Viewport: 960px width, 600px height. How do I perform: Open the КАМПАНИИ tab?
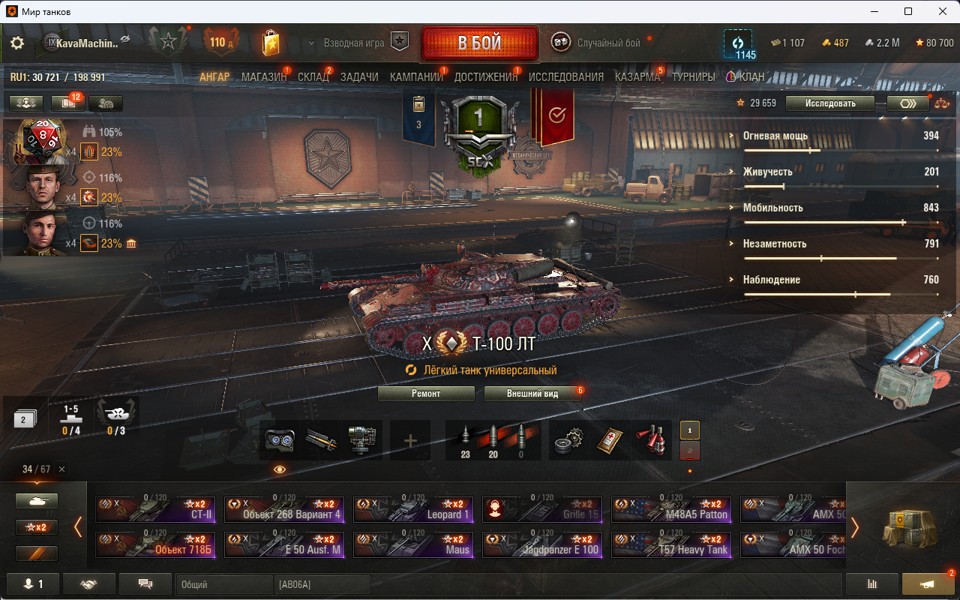coord(416,77)
